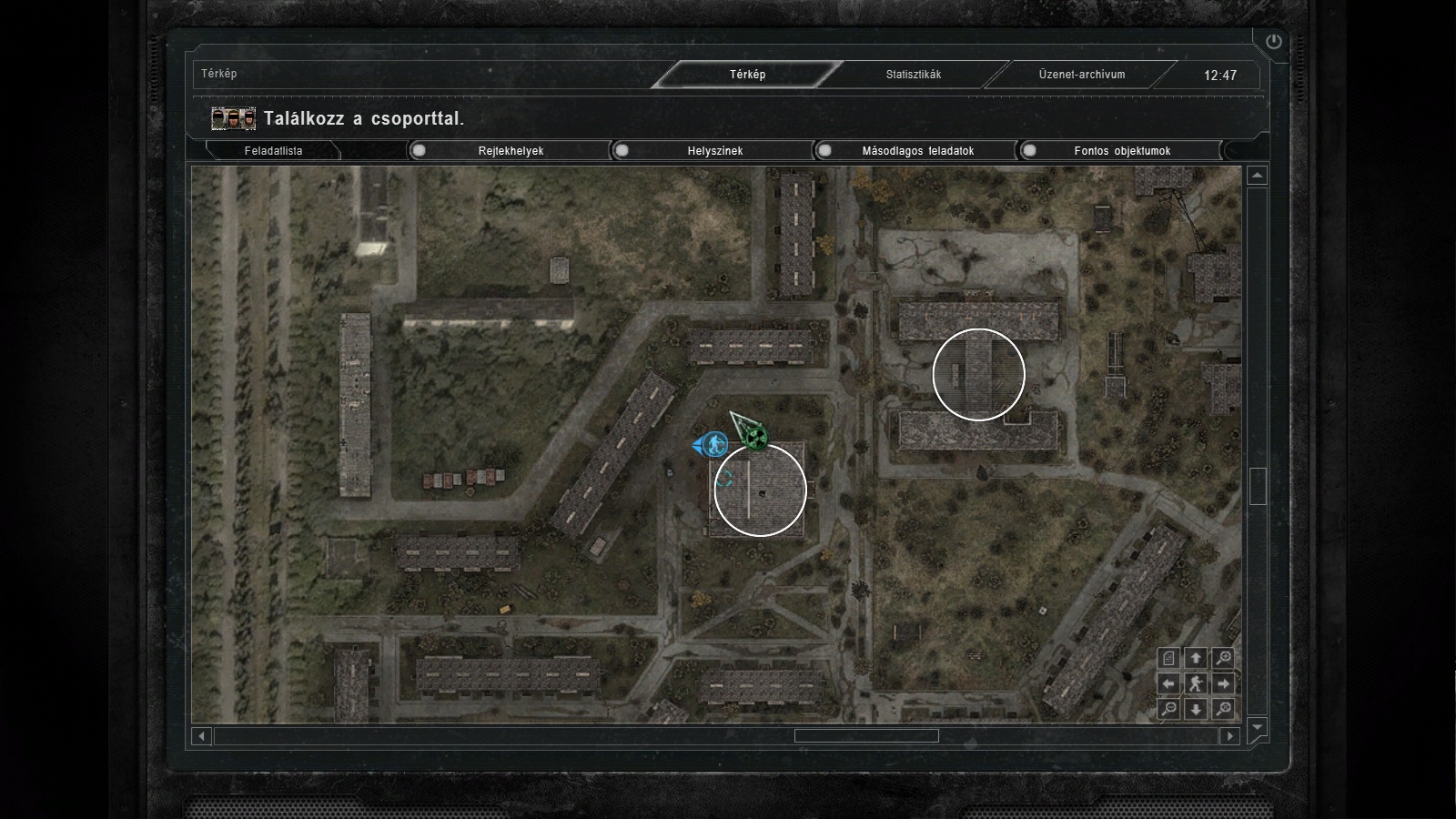Pan the map down with the down arrow button

pyautogui.click(x=1197, y=709)
